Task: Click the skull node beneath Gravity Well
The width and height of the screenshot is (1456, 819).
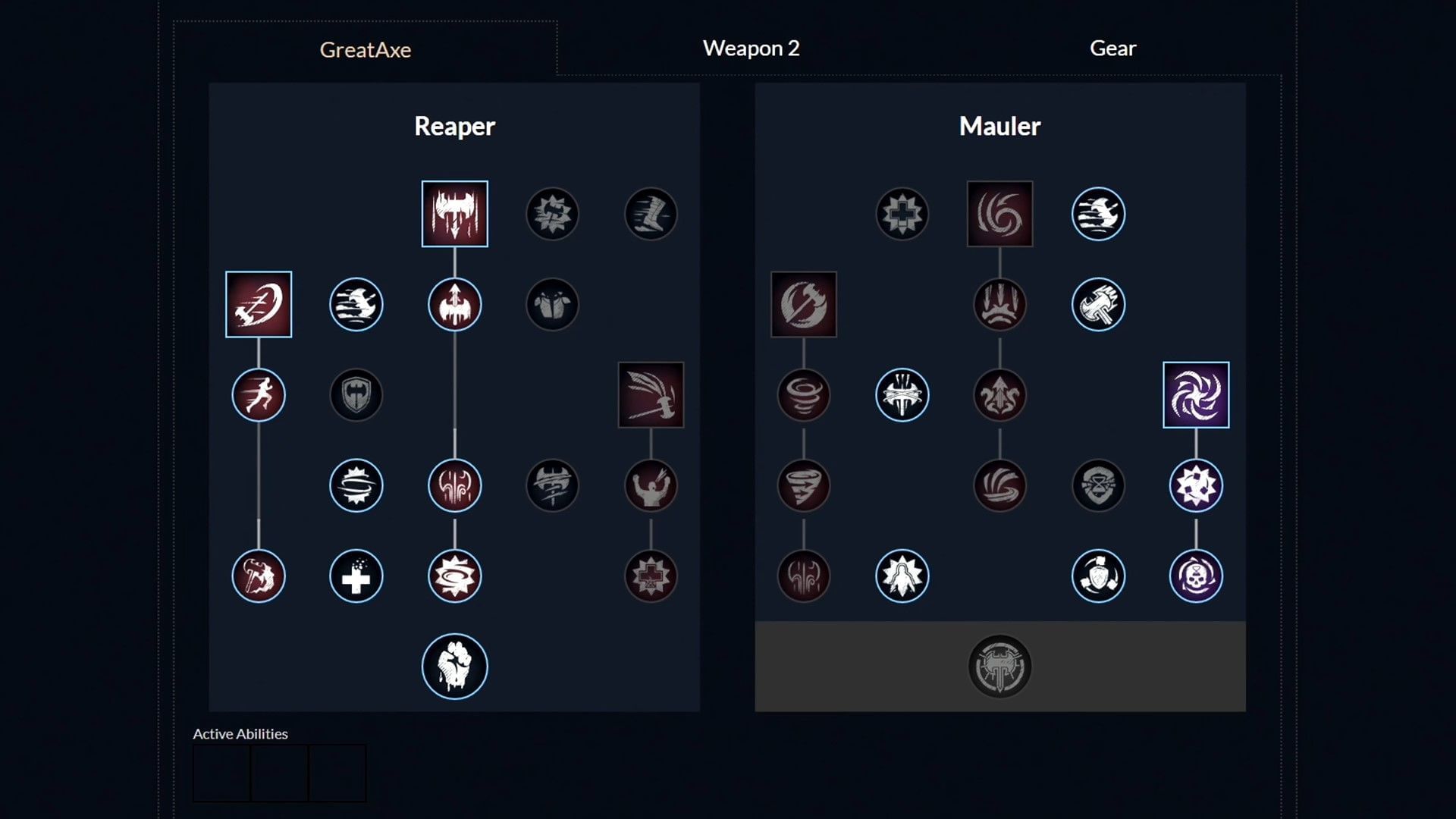Action: click(x=1196, y=576)
